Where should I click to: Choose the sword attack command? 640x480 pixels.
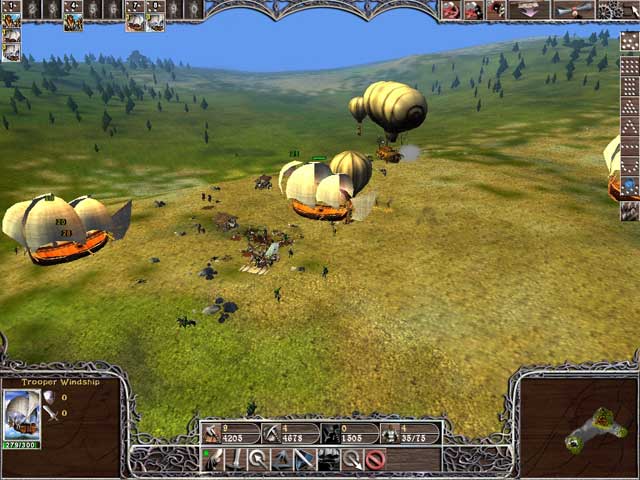click(x=235, y=460)
